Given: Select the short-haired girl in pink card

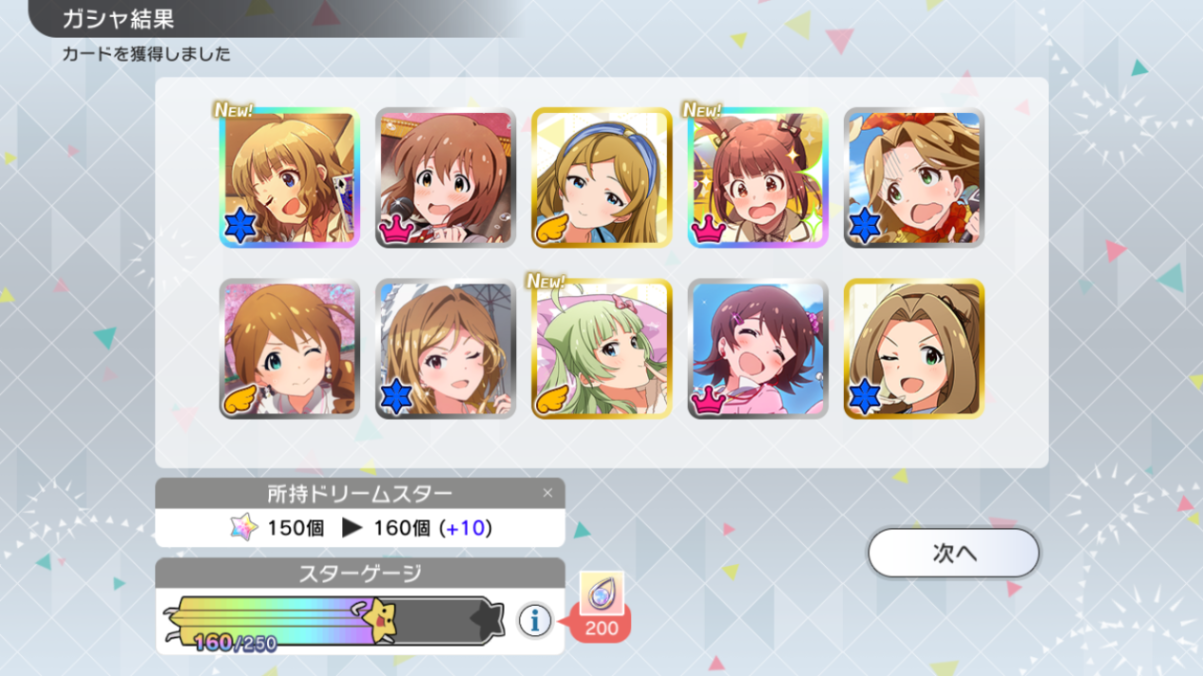Looking at the screenshot, I should coord(757,349).
